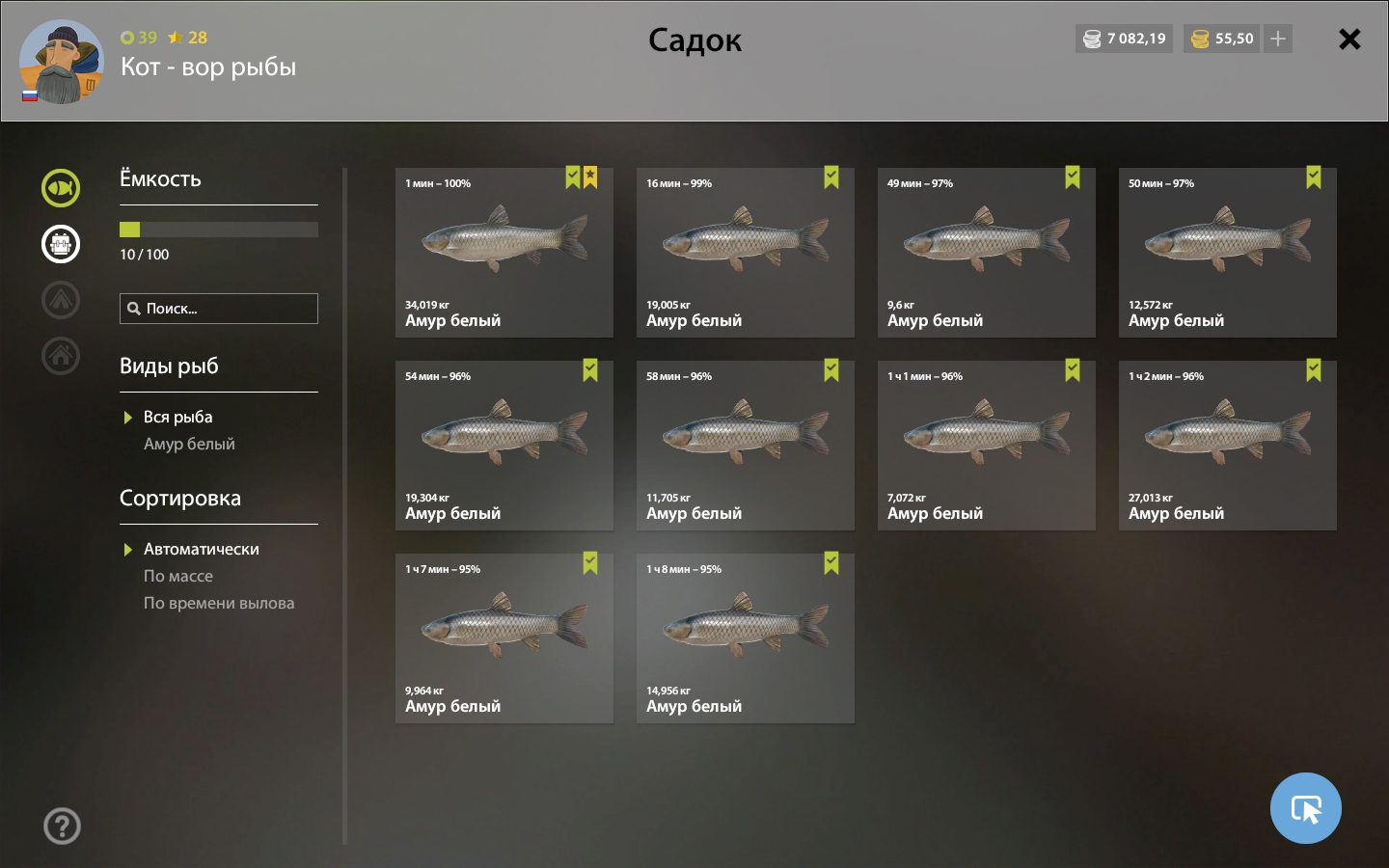The width and height of the screenshot is (1389, 868).
Task: Open the help question mark button
Action: (x=63, y=826)
